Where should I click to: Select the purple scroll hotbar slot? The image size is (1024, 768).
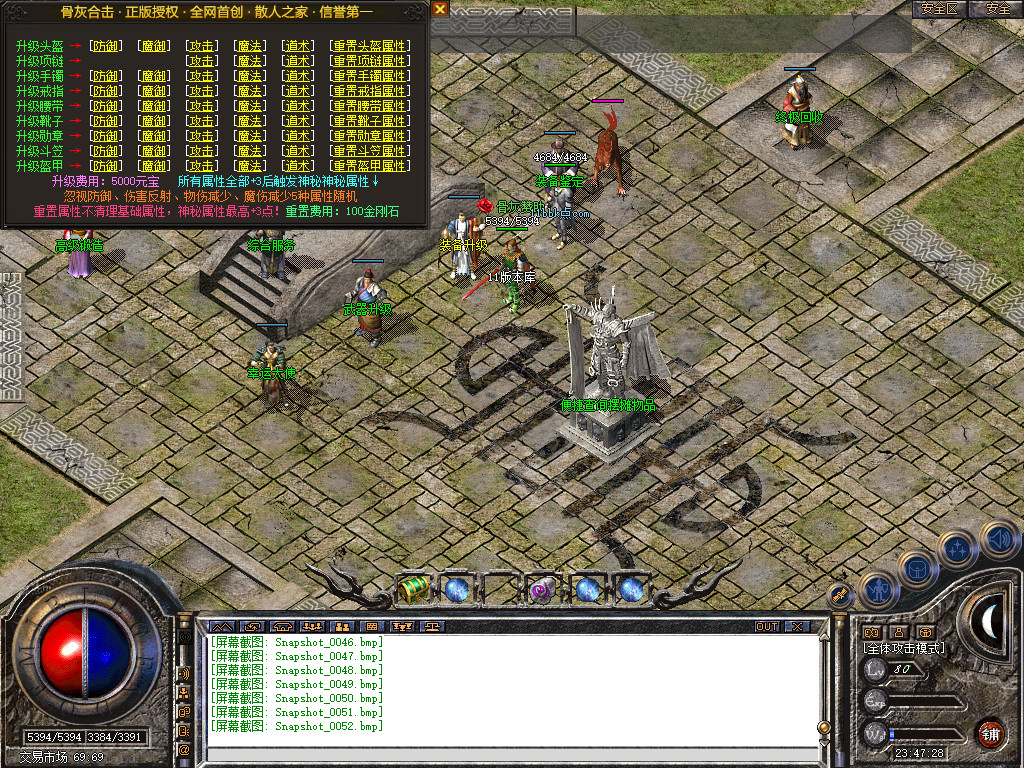click(543, 589)
